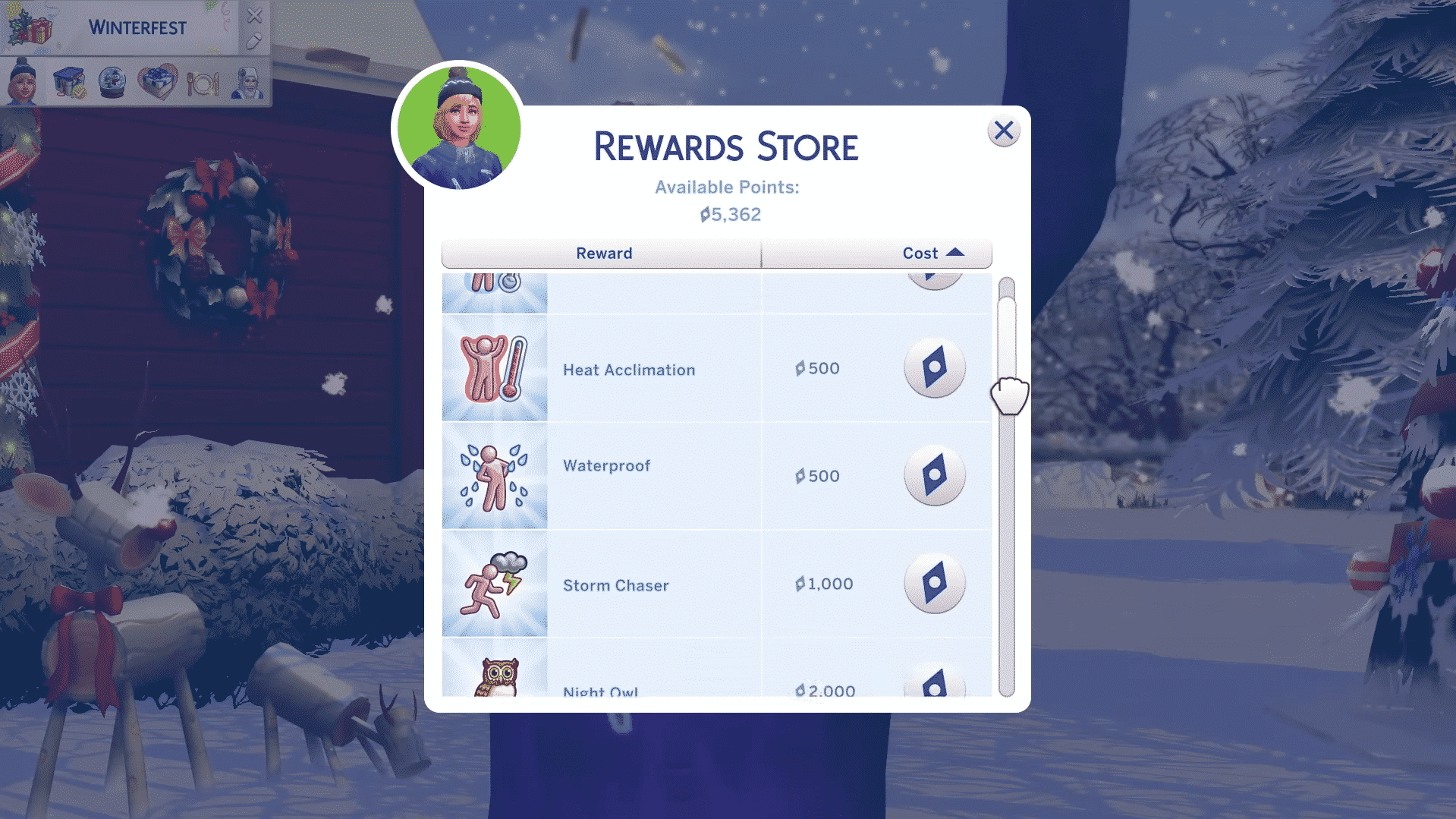Purchase the Waterproof reward
The image size is (1456, 819).
[934, 476]
